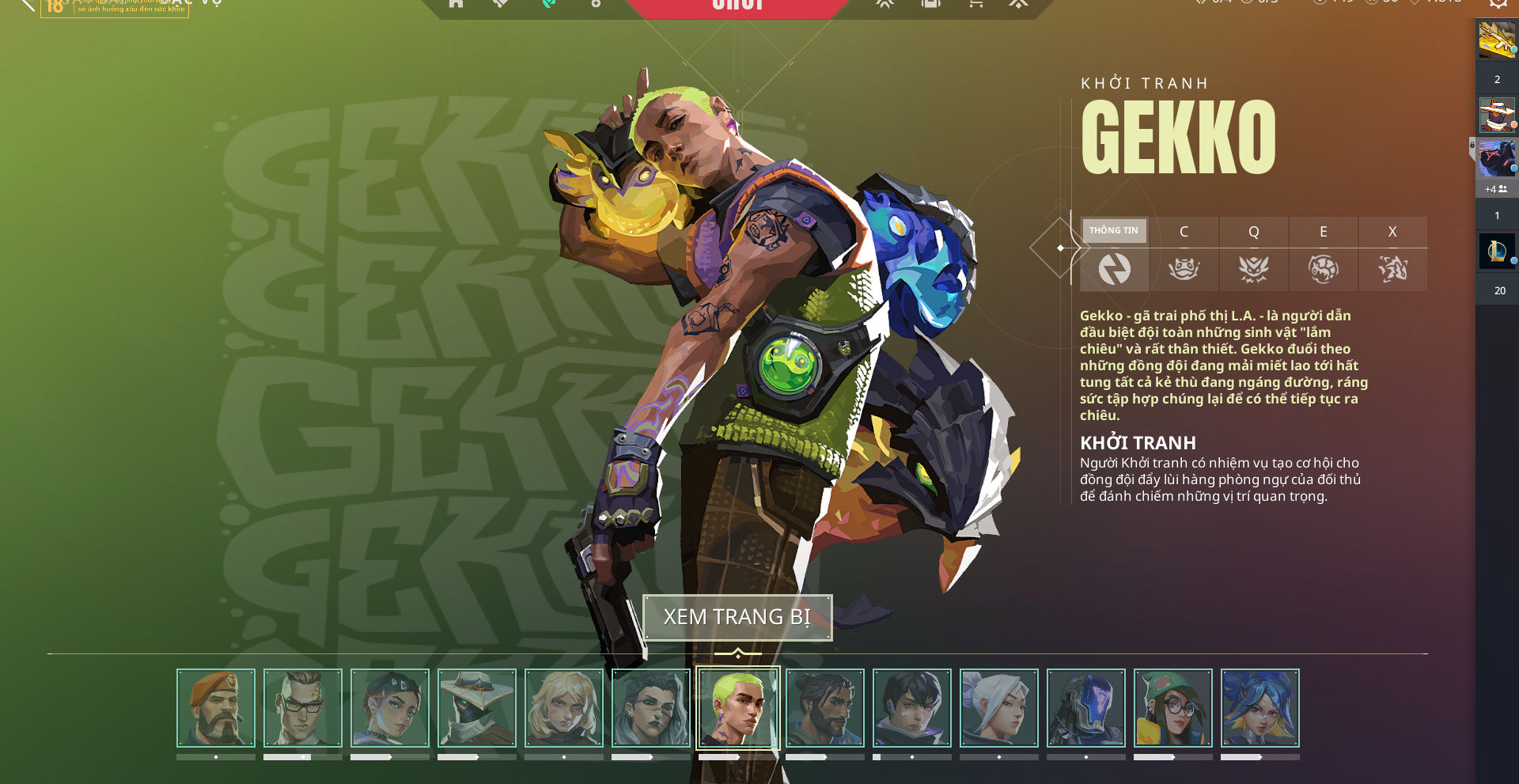Choose the Chamber agent portrait
Screen dimensions: 1519x784
click(x=303, y=708)
